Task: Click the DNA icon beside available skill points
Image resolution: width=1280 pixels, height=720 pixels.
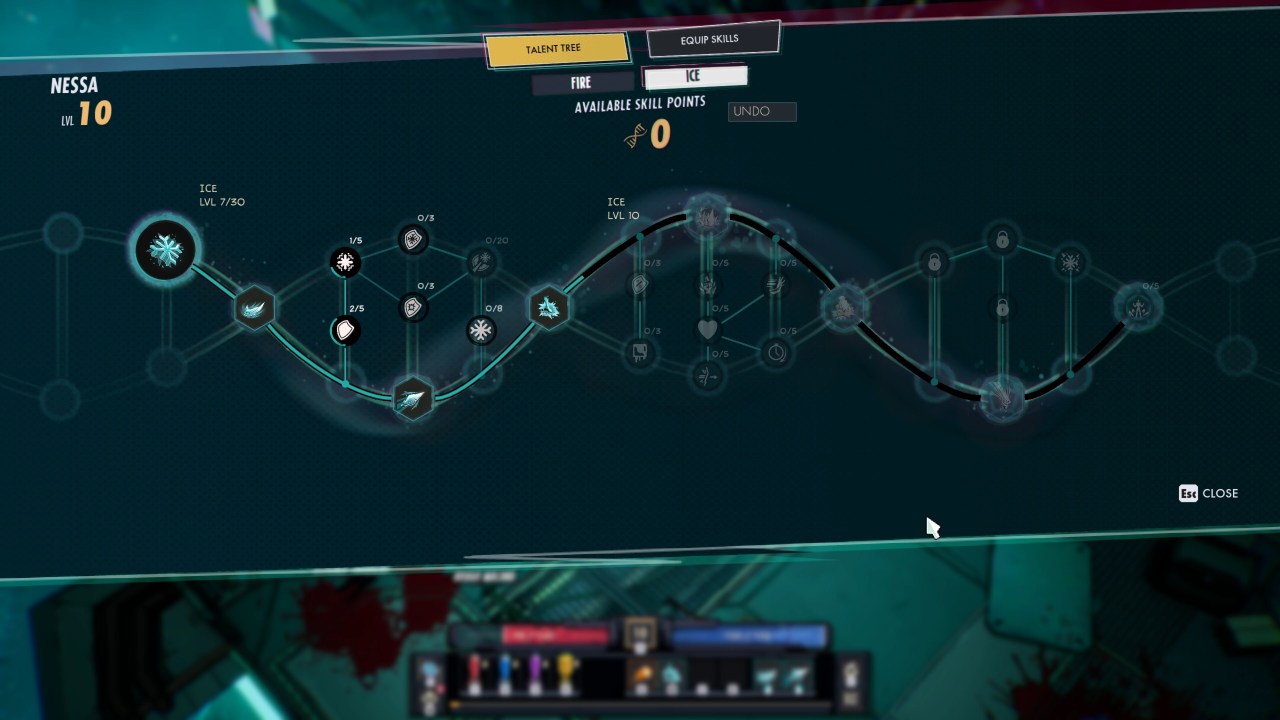Action: (634, 134)
